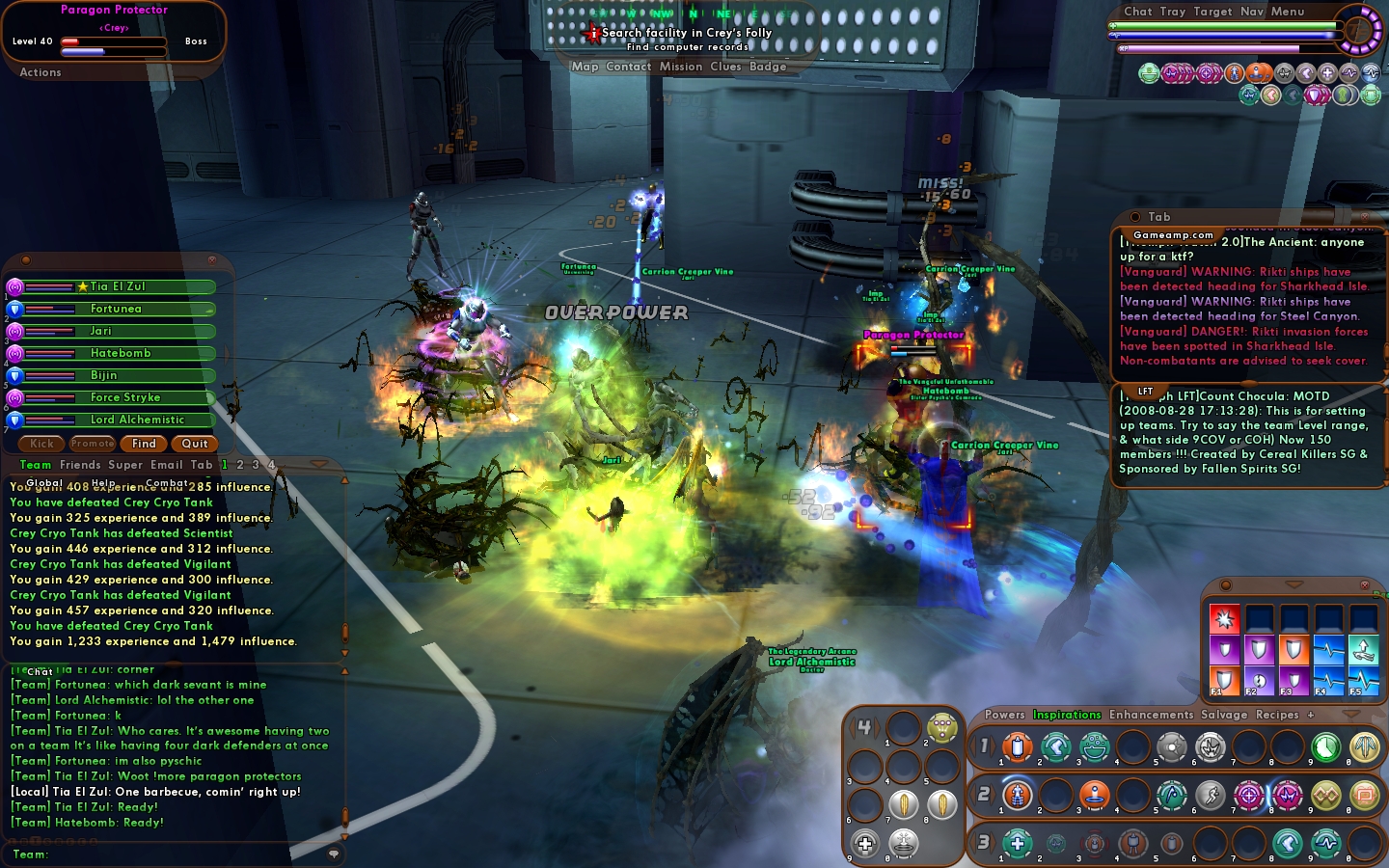
Task: Show the Mission details
Action: point(681,67)
